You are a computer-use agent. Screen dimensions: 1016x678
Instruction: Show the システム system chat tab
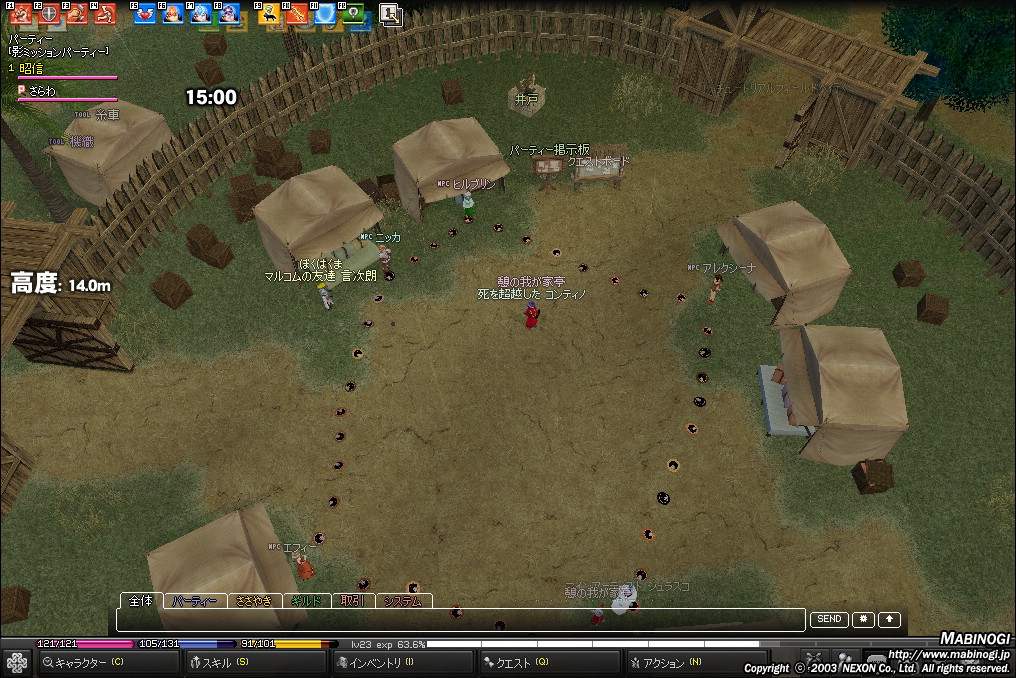click(404, 602)
